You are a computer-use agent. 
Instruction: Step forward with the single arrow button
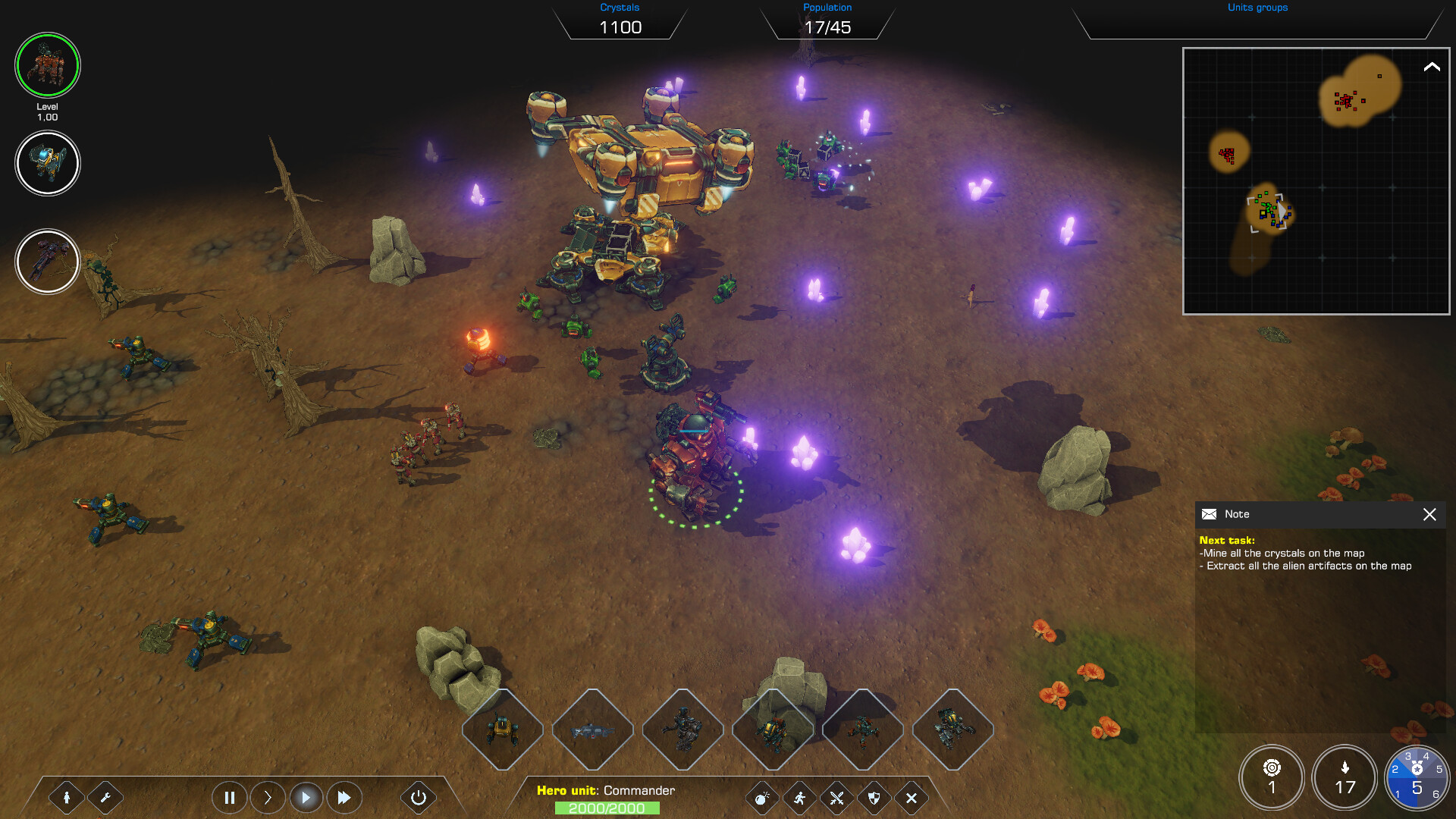(268, 797)
